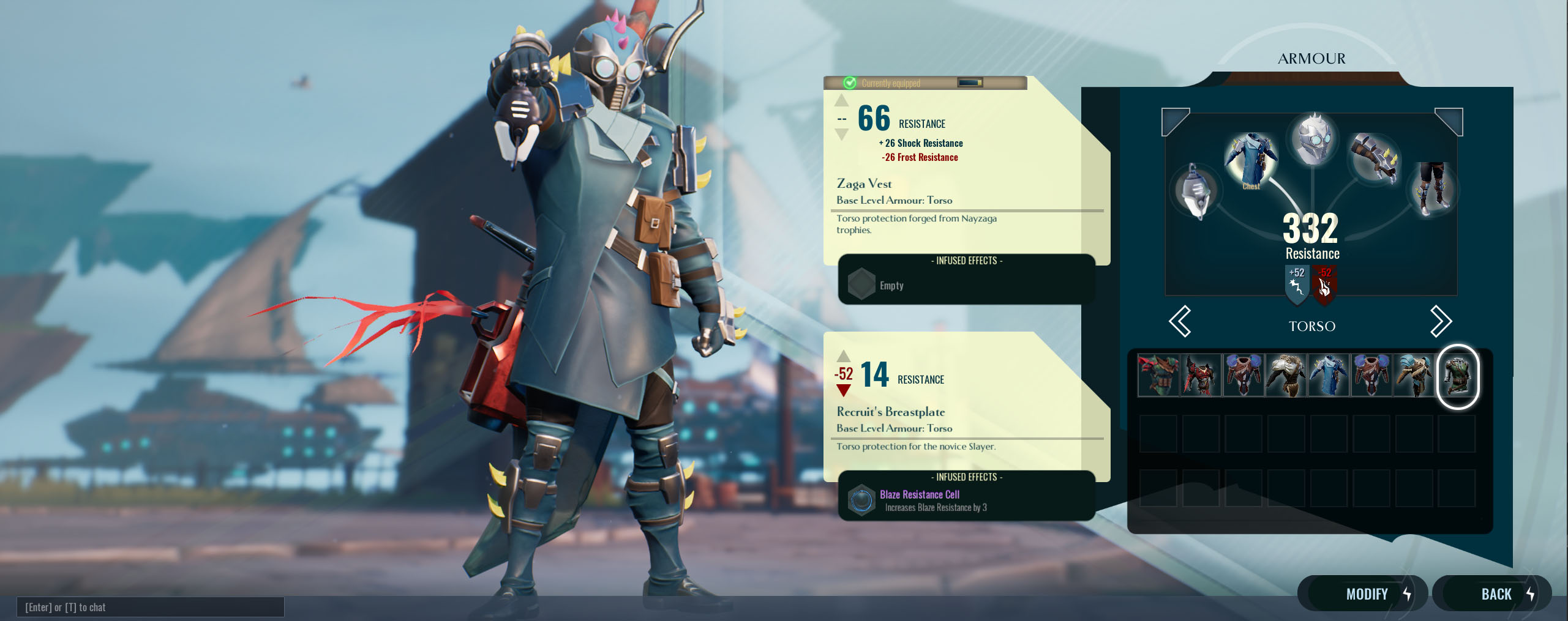The image size is (1568, 621).
Task: Pick the green torso armour with red feathers
Action: [x=1158, y=376]
